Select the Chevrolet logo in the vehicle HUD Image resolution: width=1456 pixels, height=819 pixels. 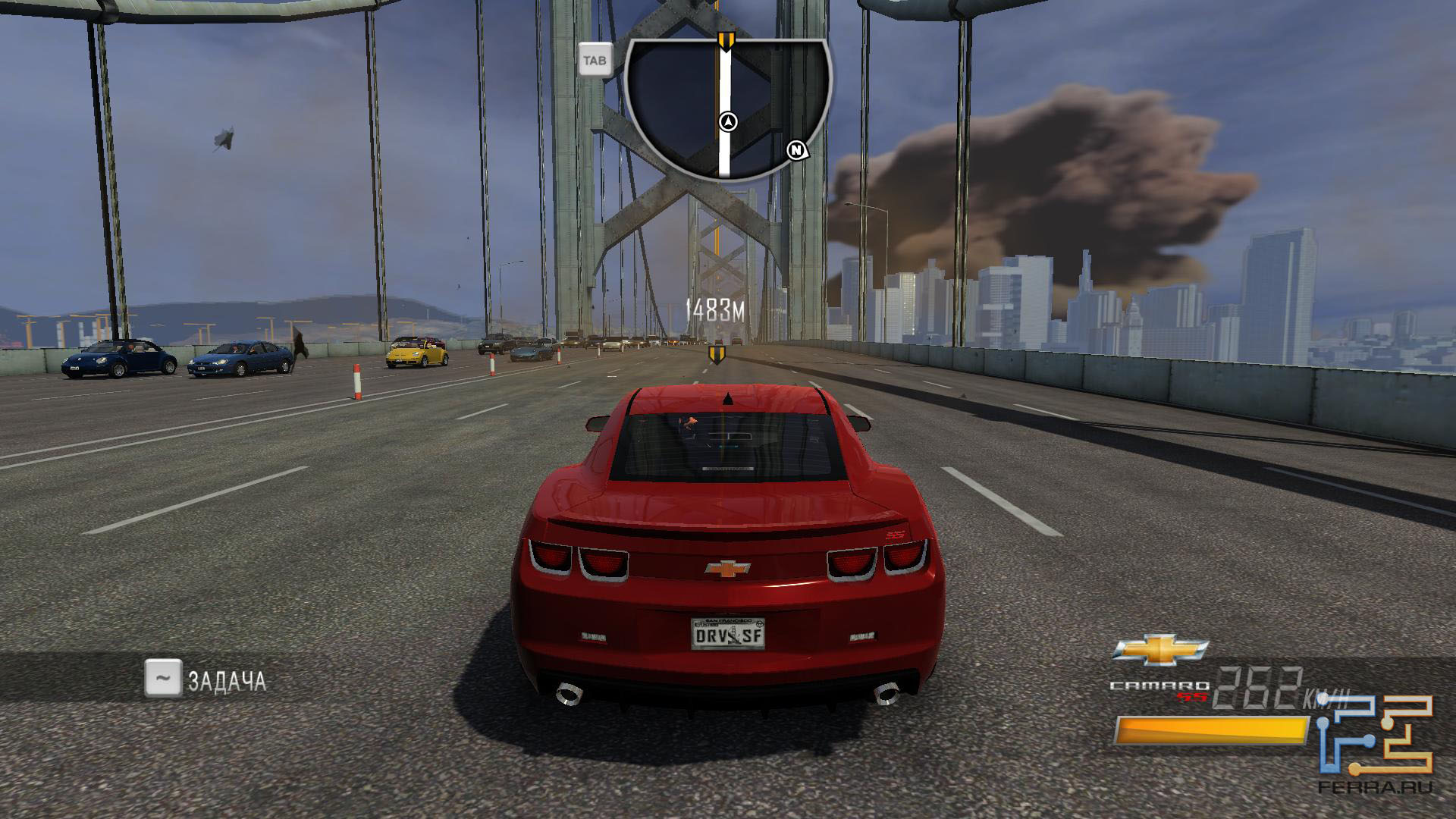(1159, 650)
